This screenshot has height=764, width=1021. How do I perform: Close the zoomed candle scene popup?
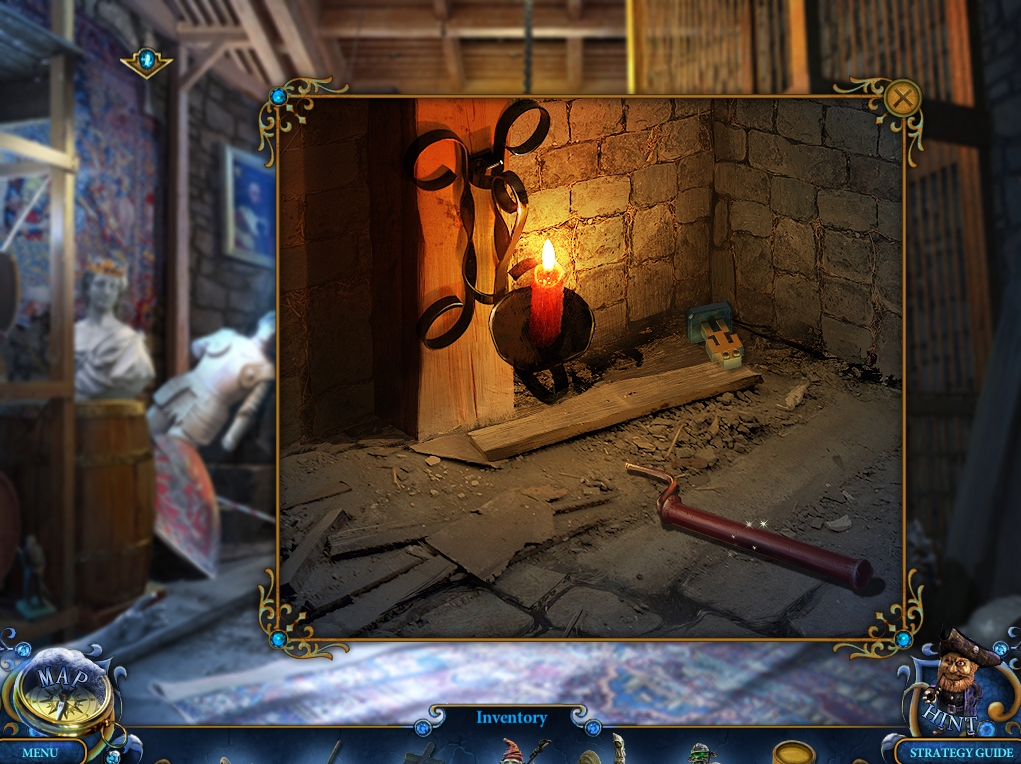[x=902, y=98]
